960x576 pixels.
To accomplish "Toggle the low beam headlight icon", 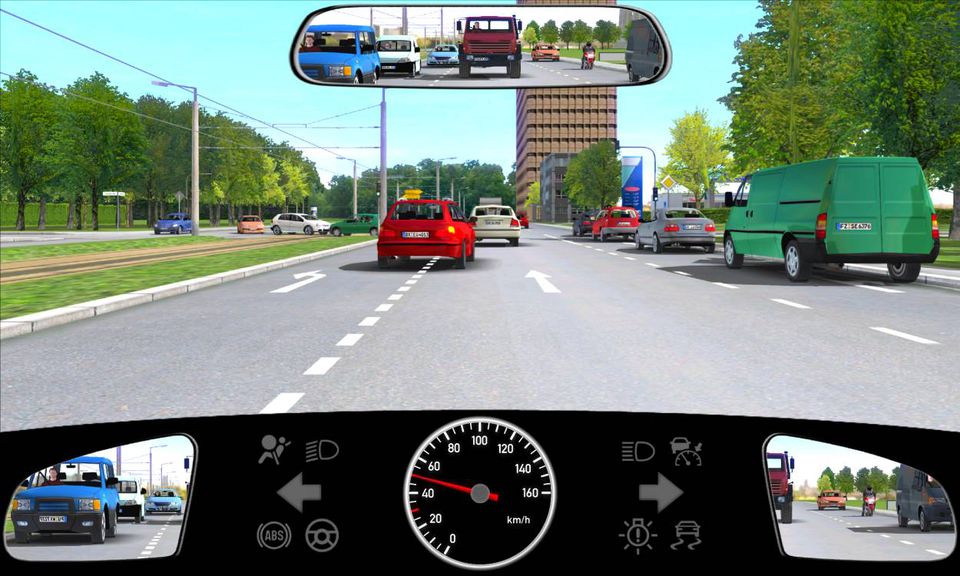I will 322,451.
